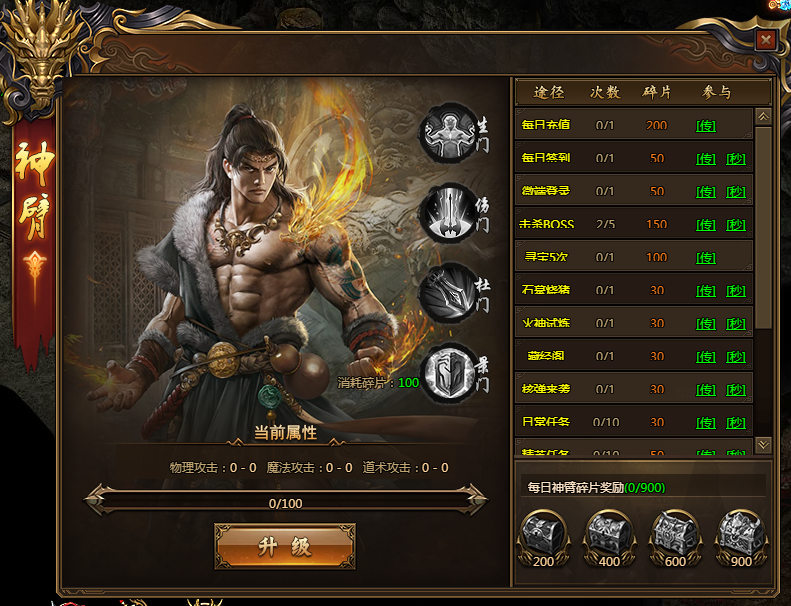Choose the 杜门 gate icon
Image resolution: width=791 pixels, height=606 pixels.
448,291
